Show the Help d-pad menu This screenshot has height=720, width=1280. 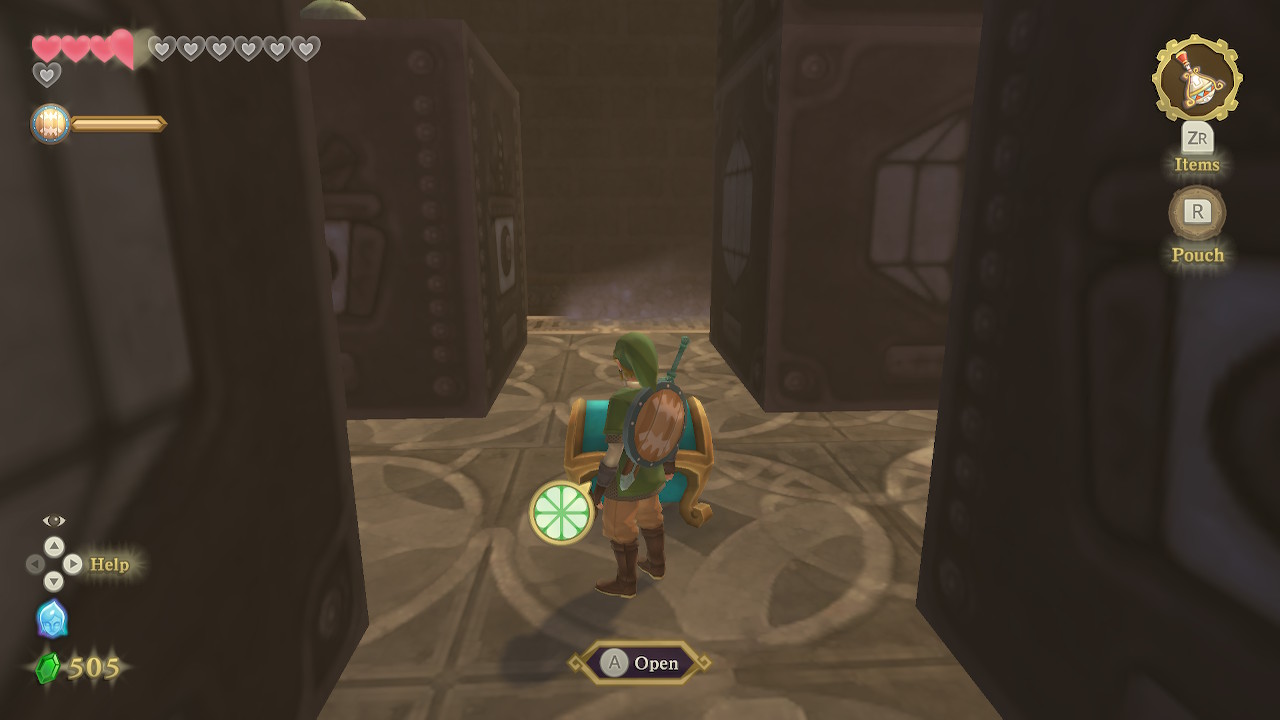pos(54,564)
